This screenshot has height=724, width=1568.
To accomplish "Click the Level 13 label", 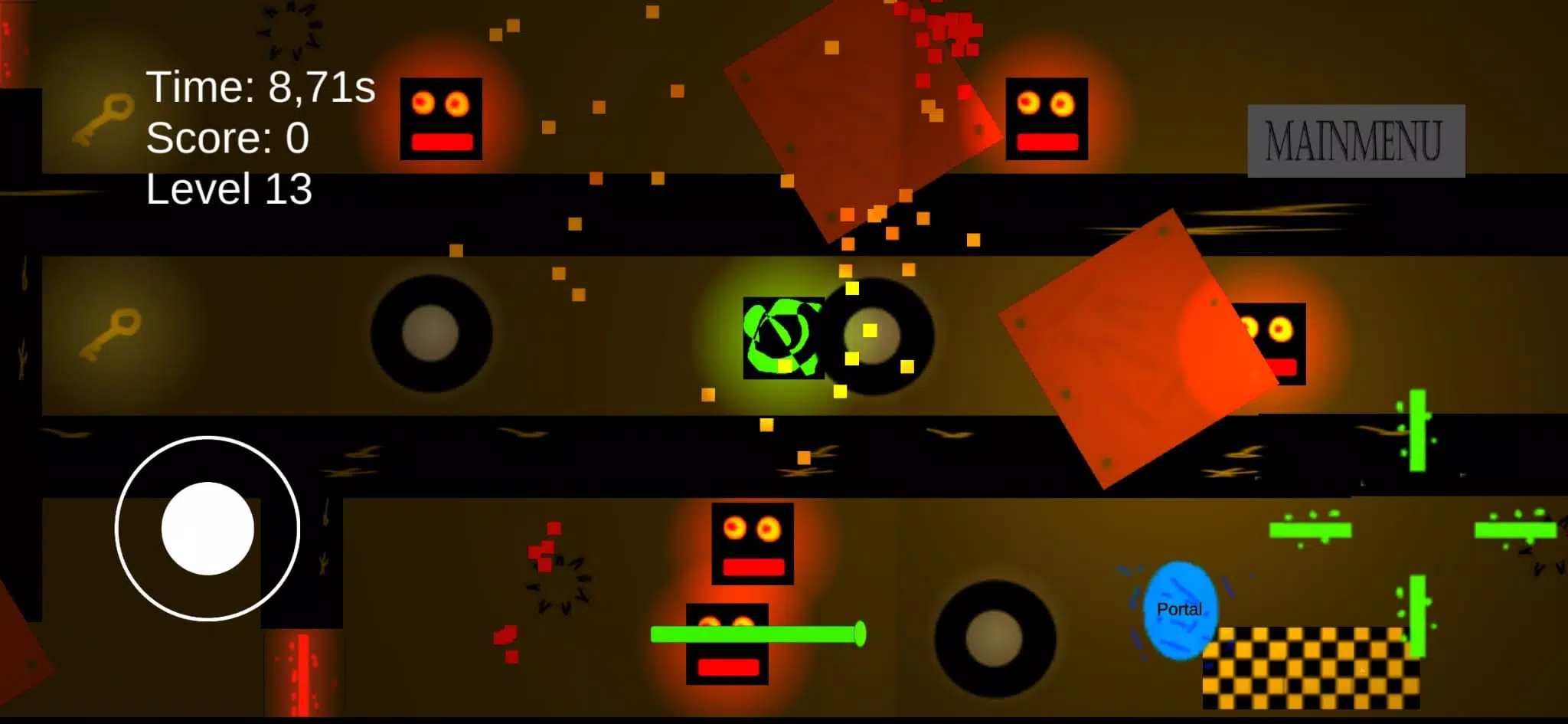I will pyautogui.click(x=228, y=191).
